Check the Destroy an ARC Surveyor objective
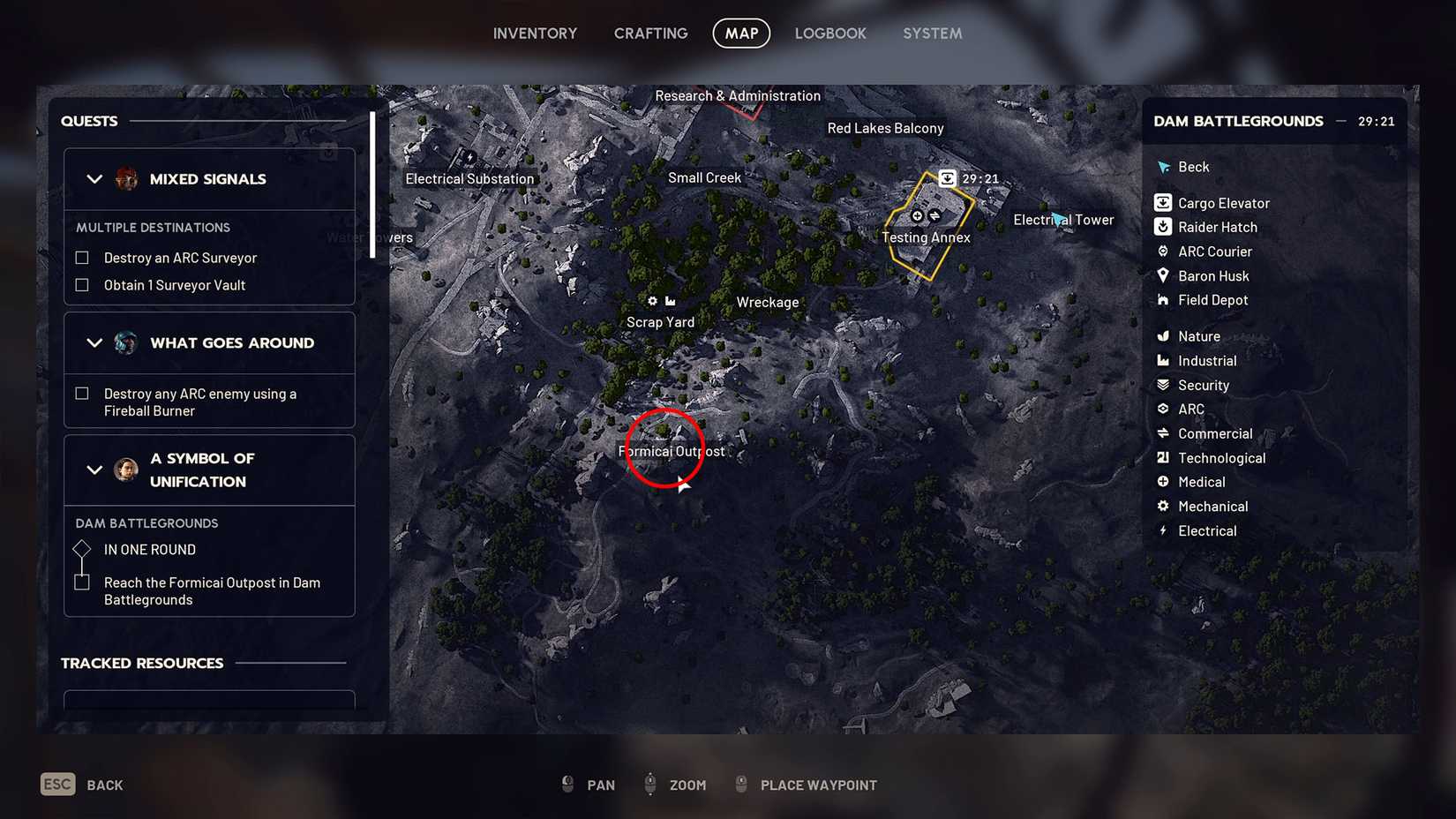1456x819 pixels. pyautogui.click(x=82, y=257)
